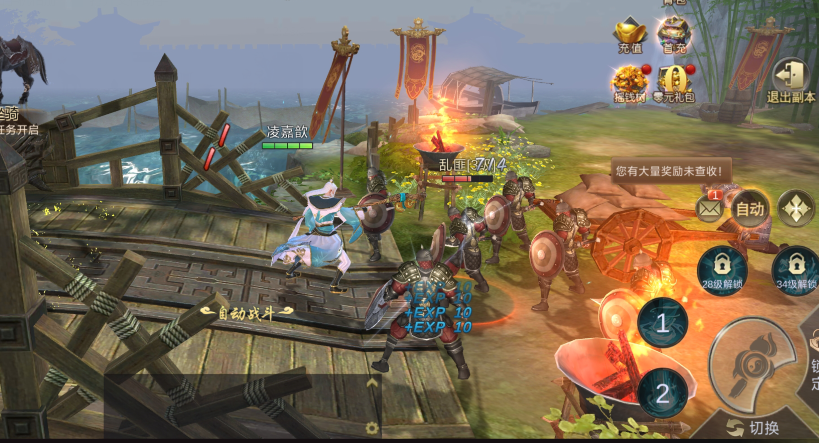Exit the dungeon via 退出副本
819x443 pixels.
[x=792, y=79]
